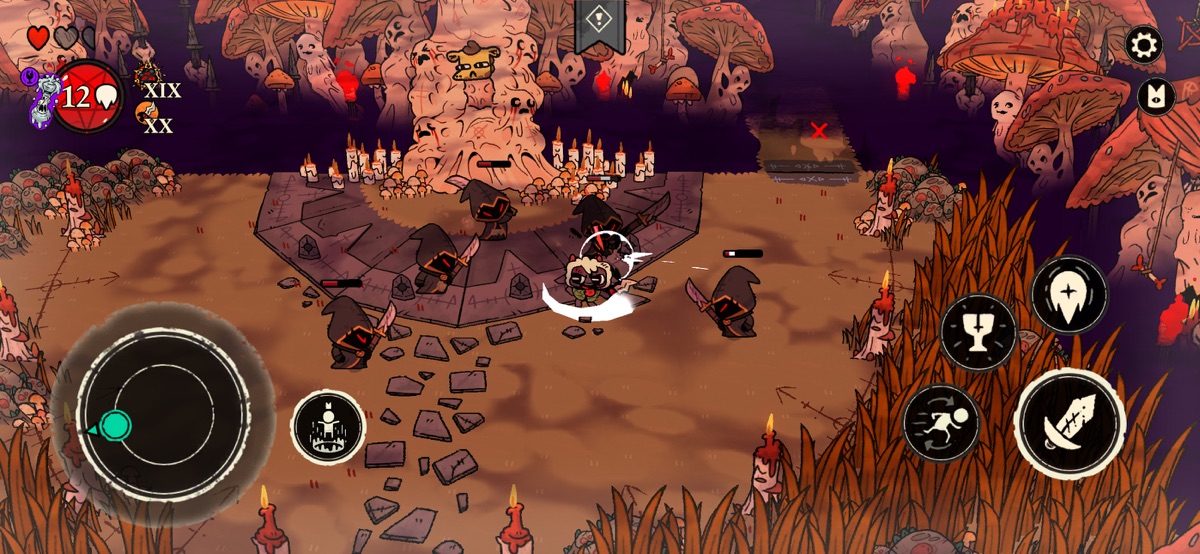Screen dimensions: 1200x554
Task: Swing the sword attack button
Action: click(1069, 423)
